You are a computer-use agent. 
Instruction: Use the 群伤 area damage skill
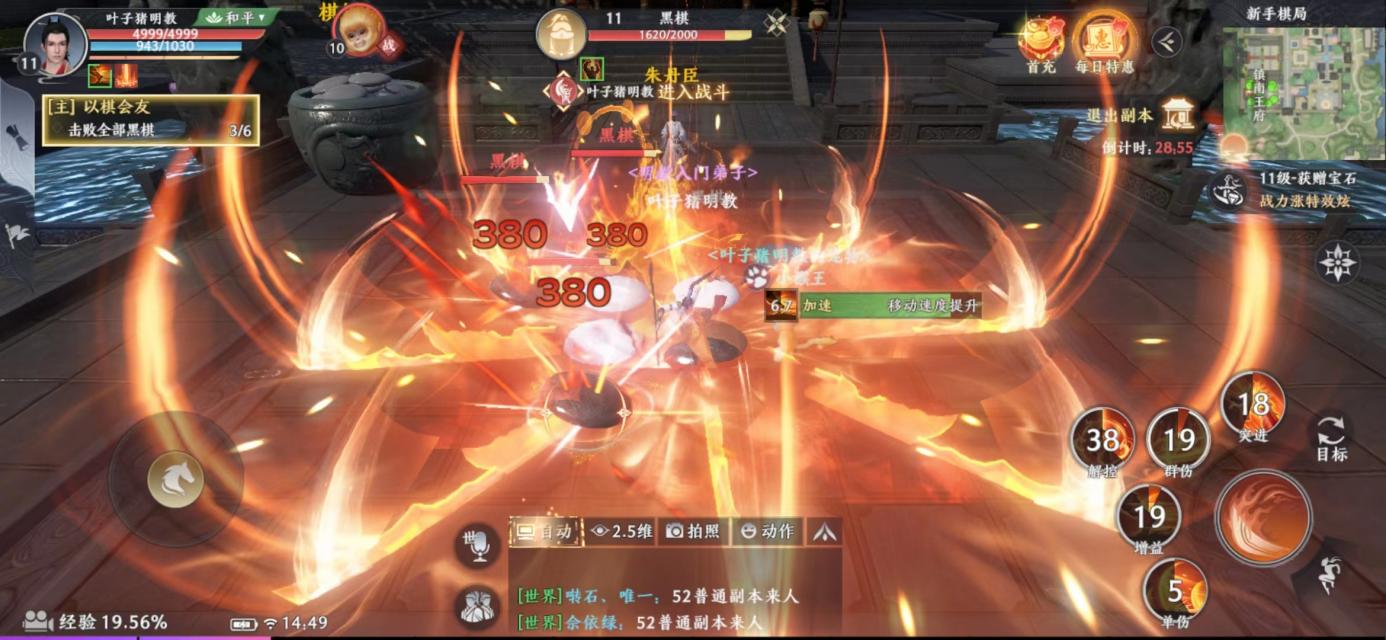[1178, 440]
